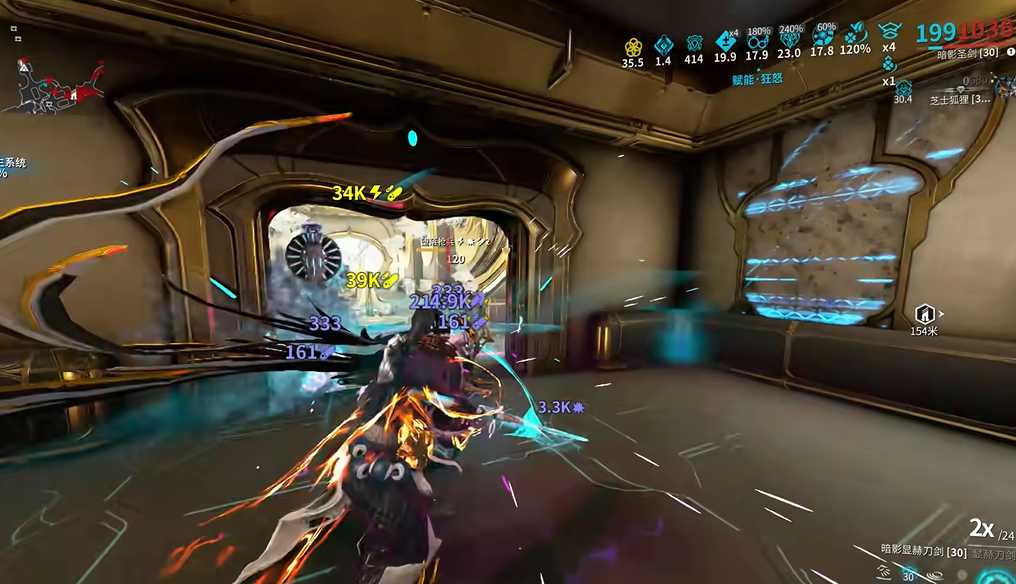
Task: Select the 240% buff icon
Action: [x=790, y=42]
